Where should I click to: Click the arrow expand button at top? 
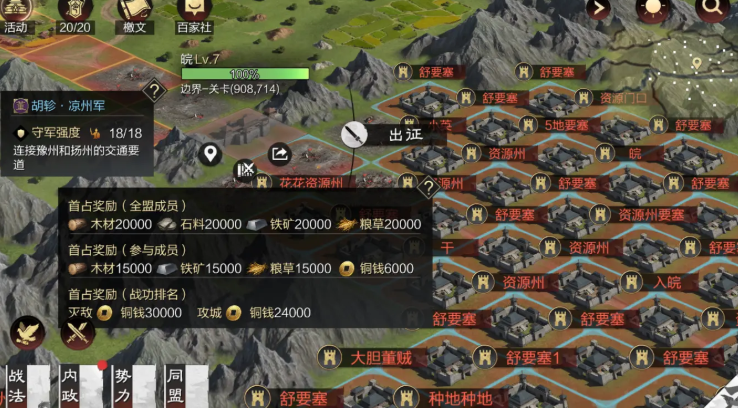click(x=599, y=10)
